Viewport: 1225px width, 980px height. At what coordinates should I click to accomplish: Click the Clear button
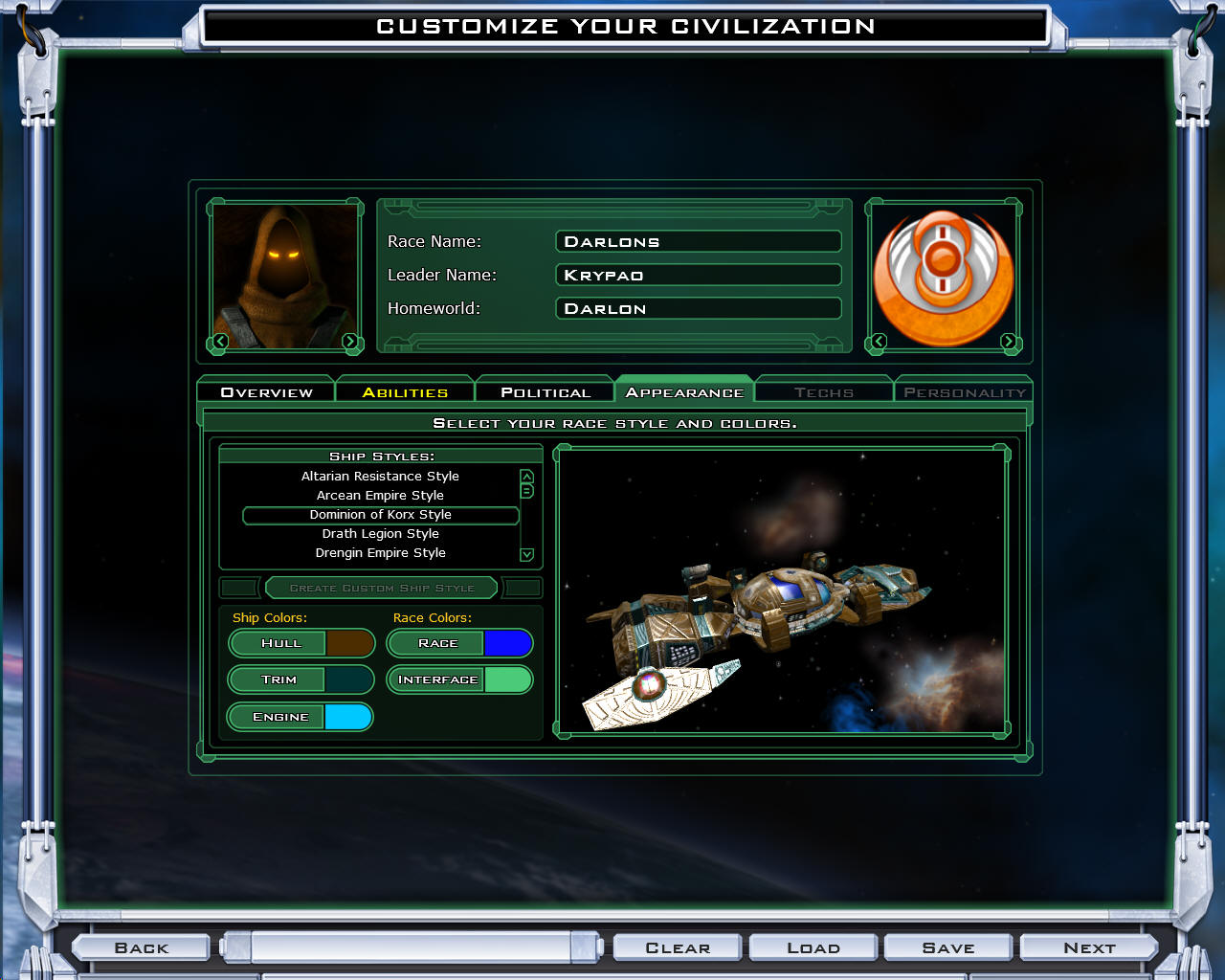pos(678,947)
